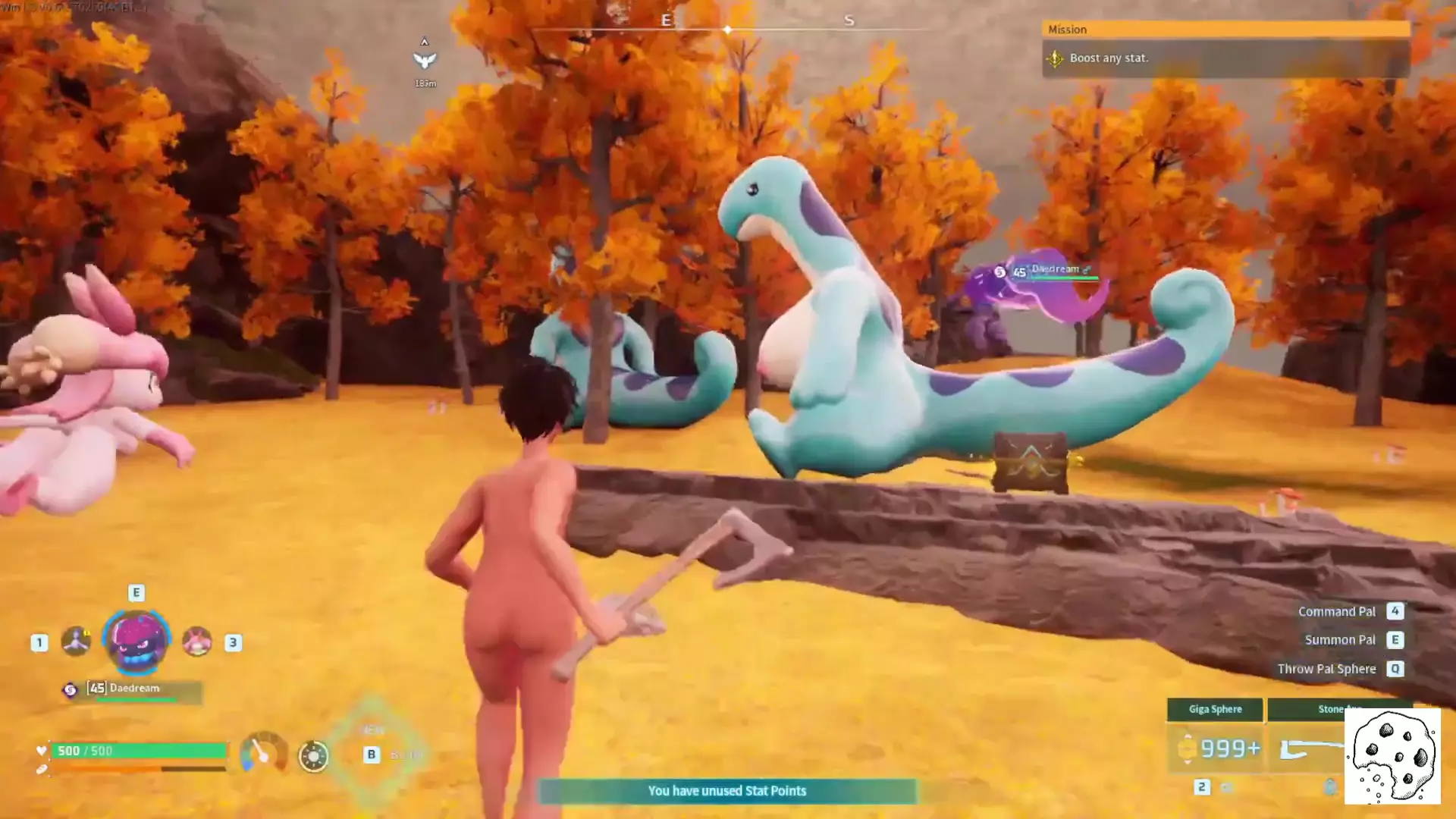The height and width of the screenshot is (819, 1456).
Task: Click the sun time-of-day clock icon
Action: click(313, 756)
